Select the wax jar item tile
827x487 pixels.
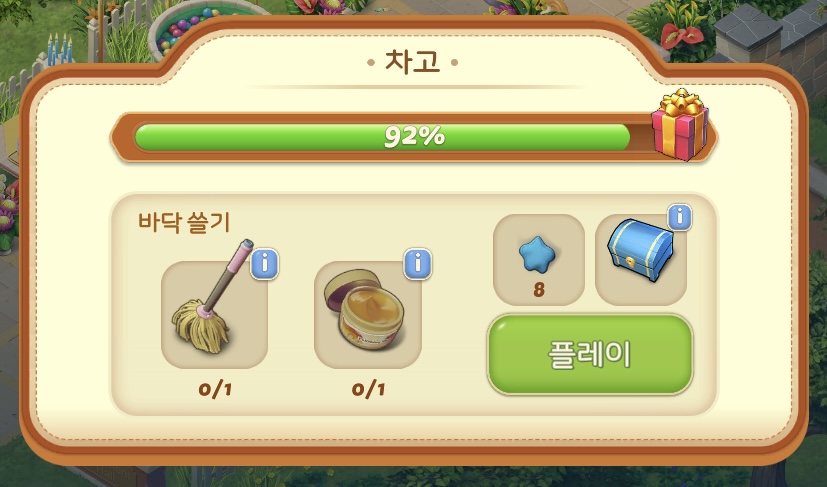tap(367, 315)
